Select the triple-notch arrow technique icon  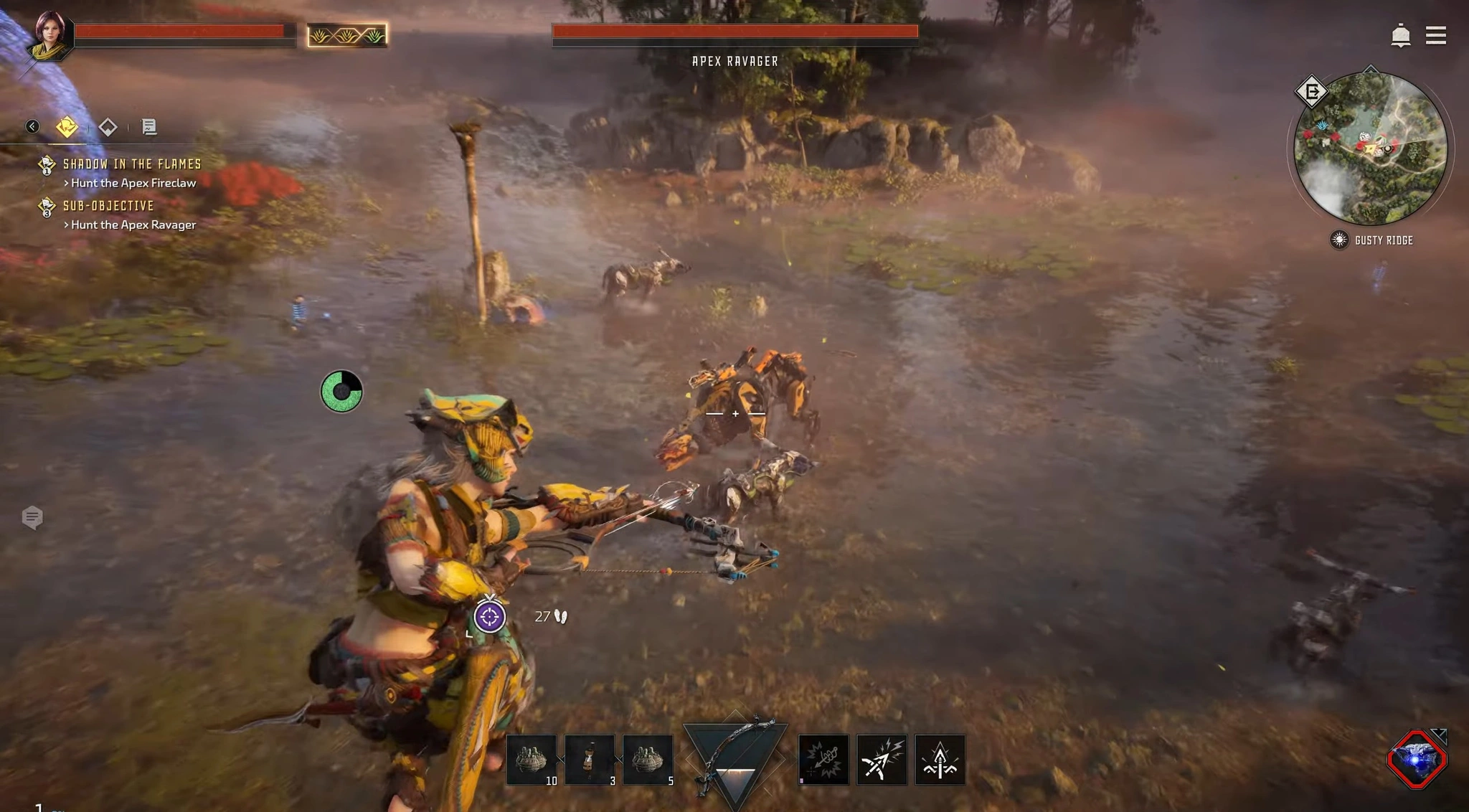(940, 760)
